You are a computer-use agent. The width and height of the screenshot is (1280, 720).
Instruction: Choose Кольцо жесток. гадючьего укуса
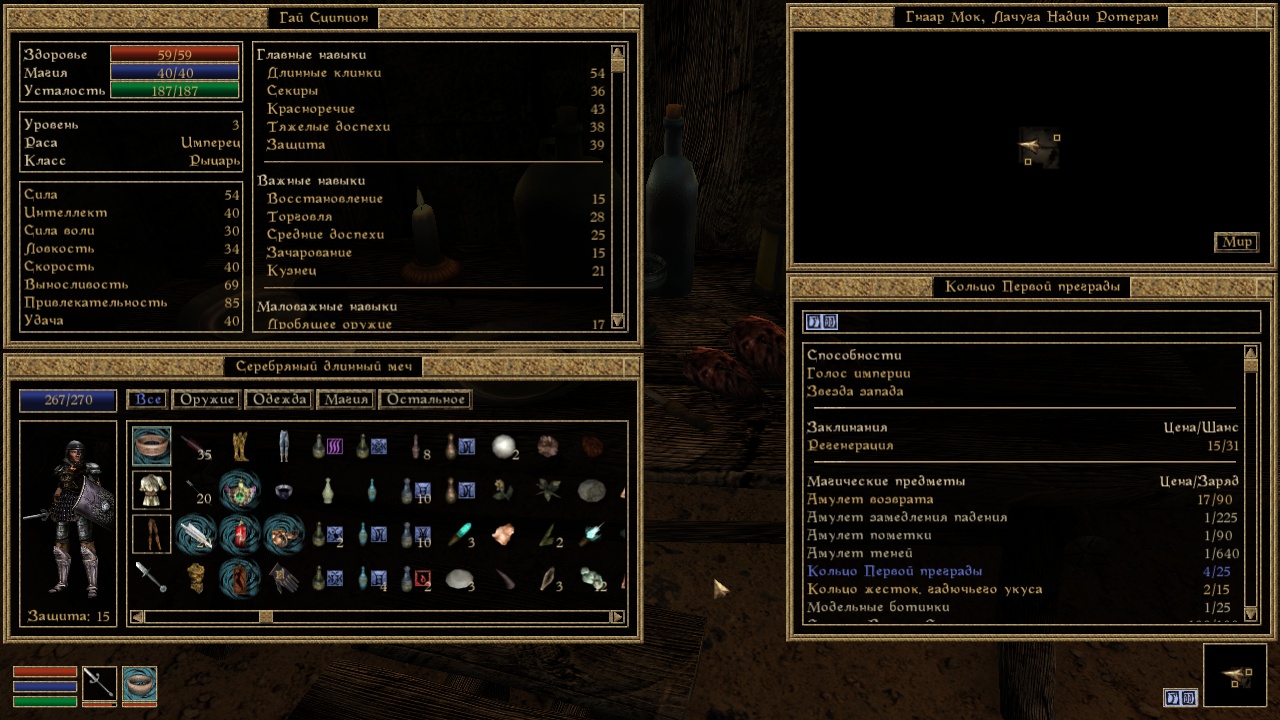[925, 590]
